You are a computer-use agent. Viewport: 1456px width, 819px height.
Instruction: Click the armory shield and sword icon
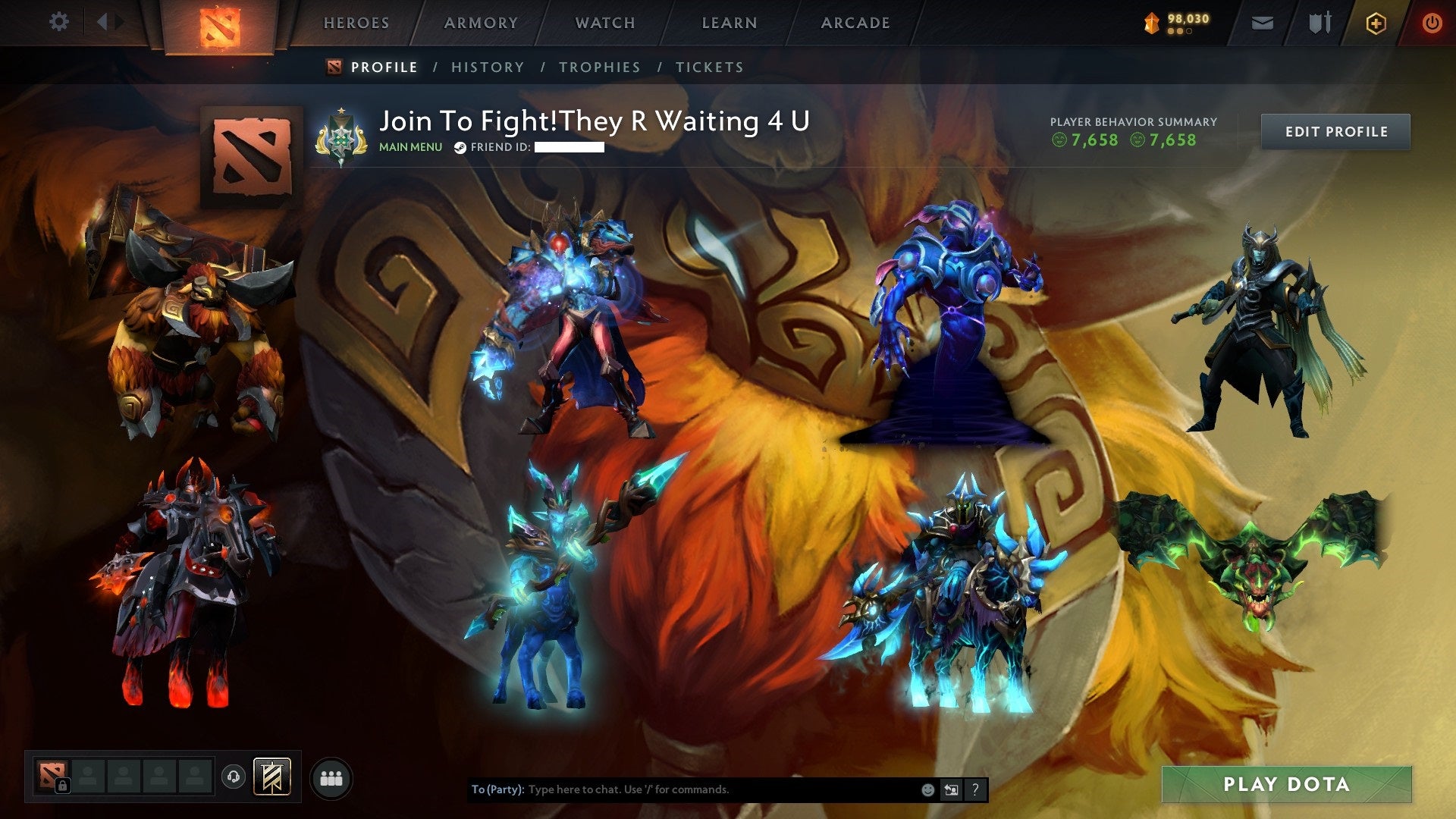[1320, 23]
